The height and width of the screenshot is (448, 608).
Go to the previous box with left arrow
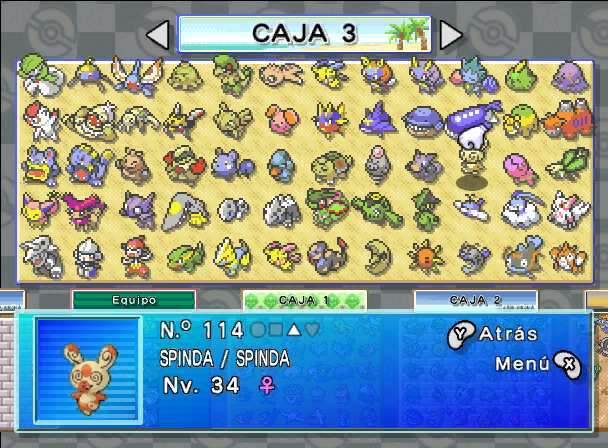click(157, 35)
